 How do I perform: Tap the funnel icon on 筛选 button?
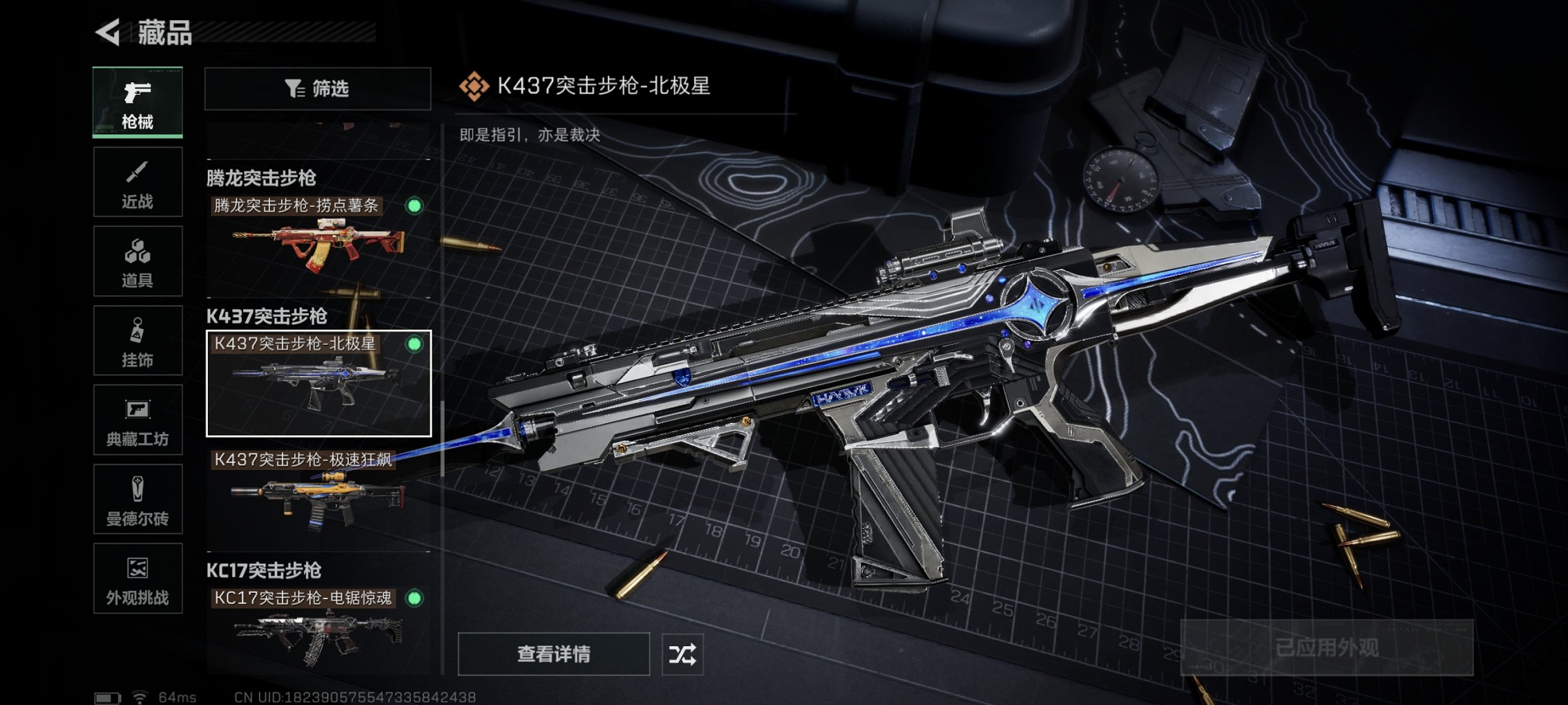(x=293, y=88)
